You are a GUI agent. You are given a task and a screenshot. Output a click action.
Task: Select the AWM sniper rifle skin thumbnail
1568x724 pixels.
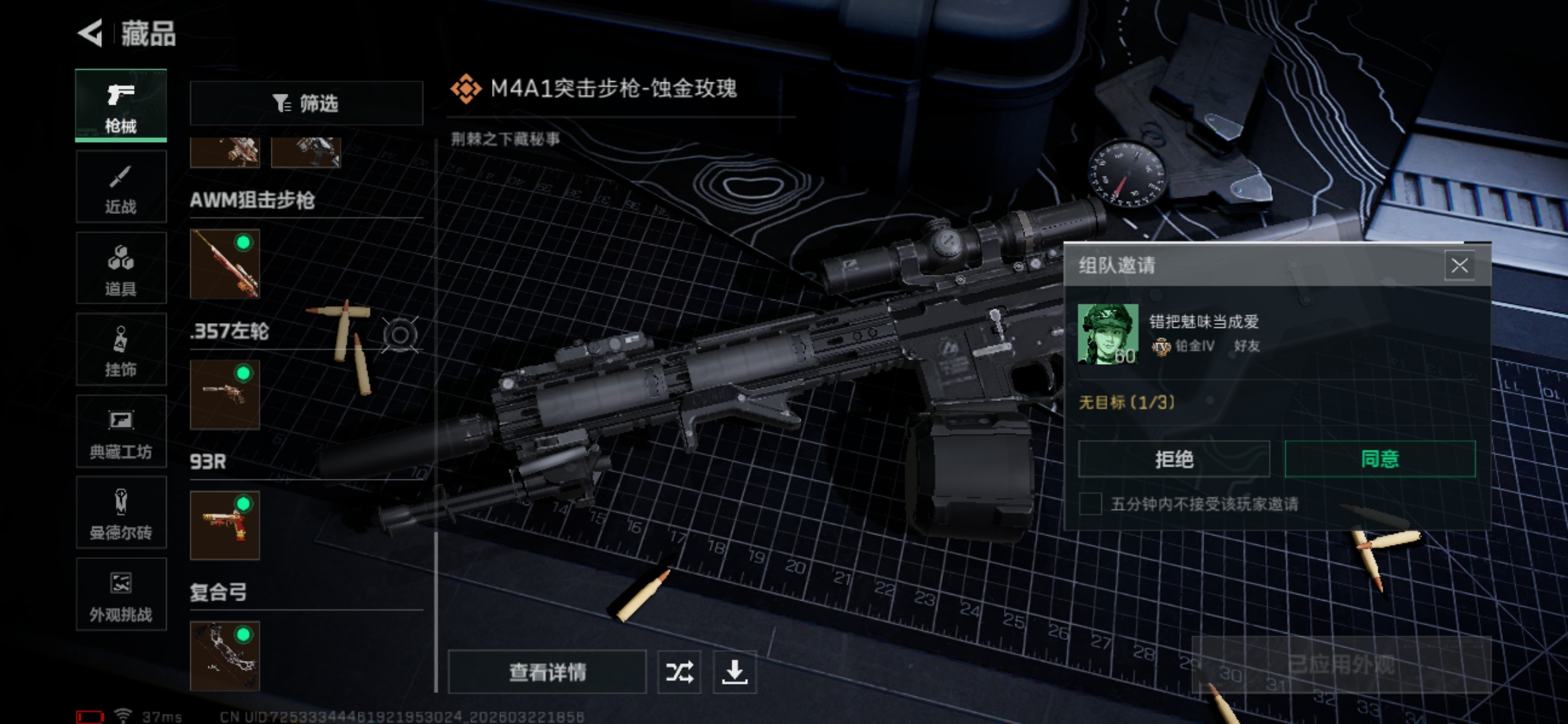coord(224,264)
